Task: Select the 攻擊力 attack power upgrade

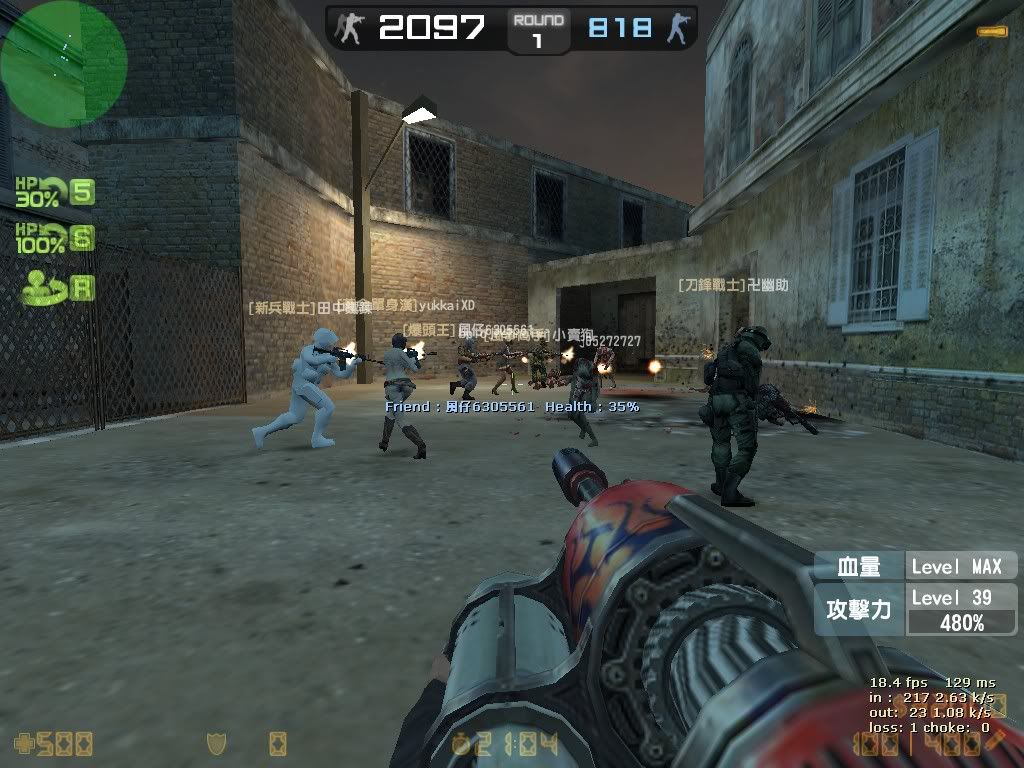Action: coord(858,609)
